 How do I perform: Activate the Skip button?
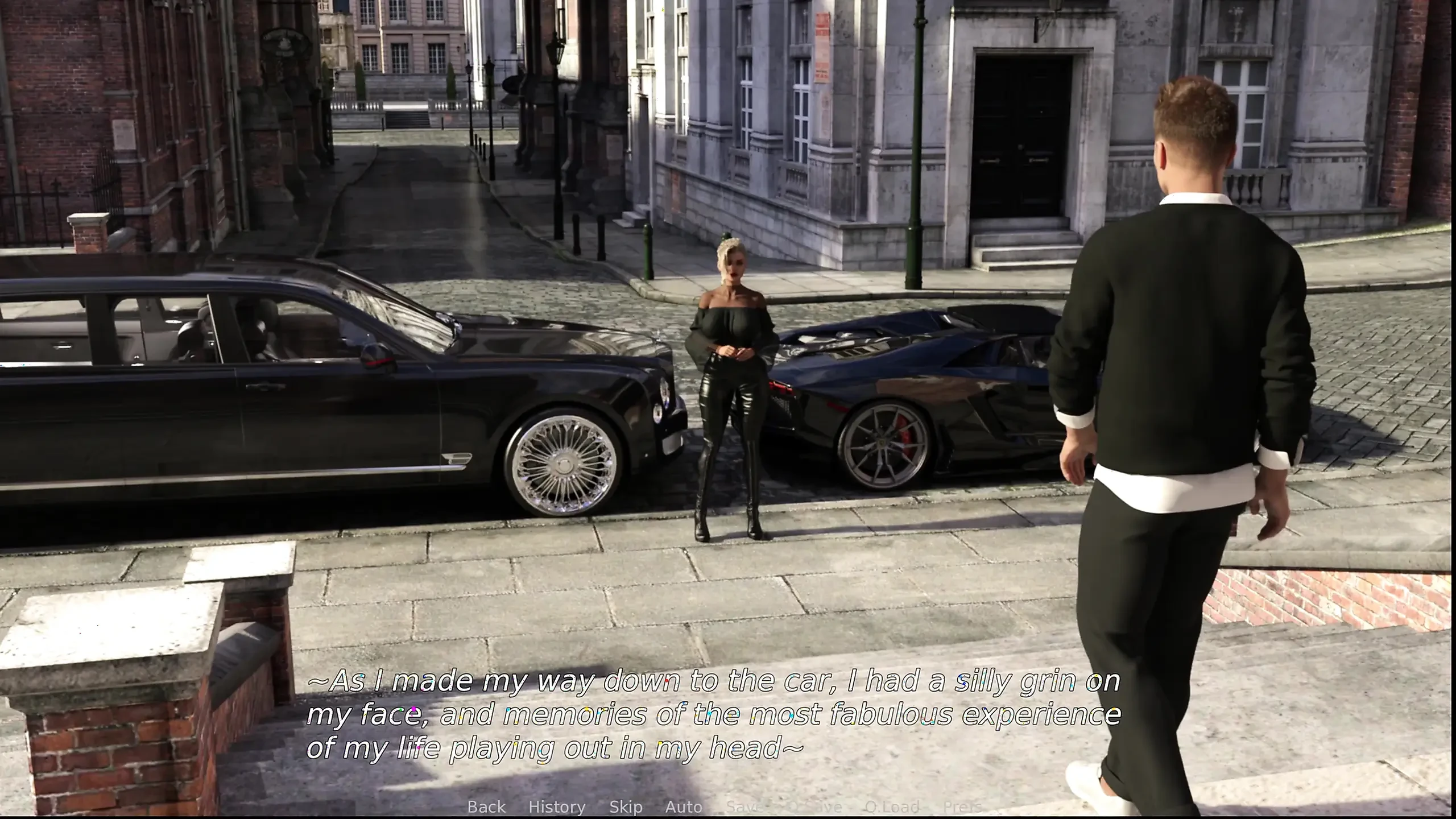pyautogui.click(x=626, y=806)
